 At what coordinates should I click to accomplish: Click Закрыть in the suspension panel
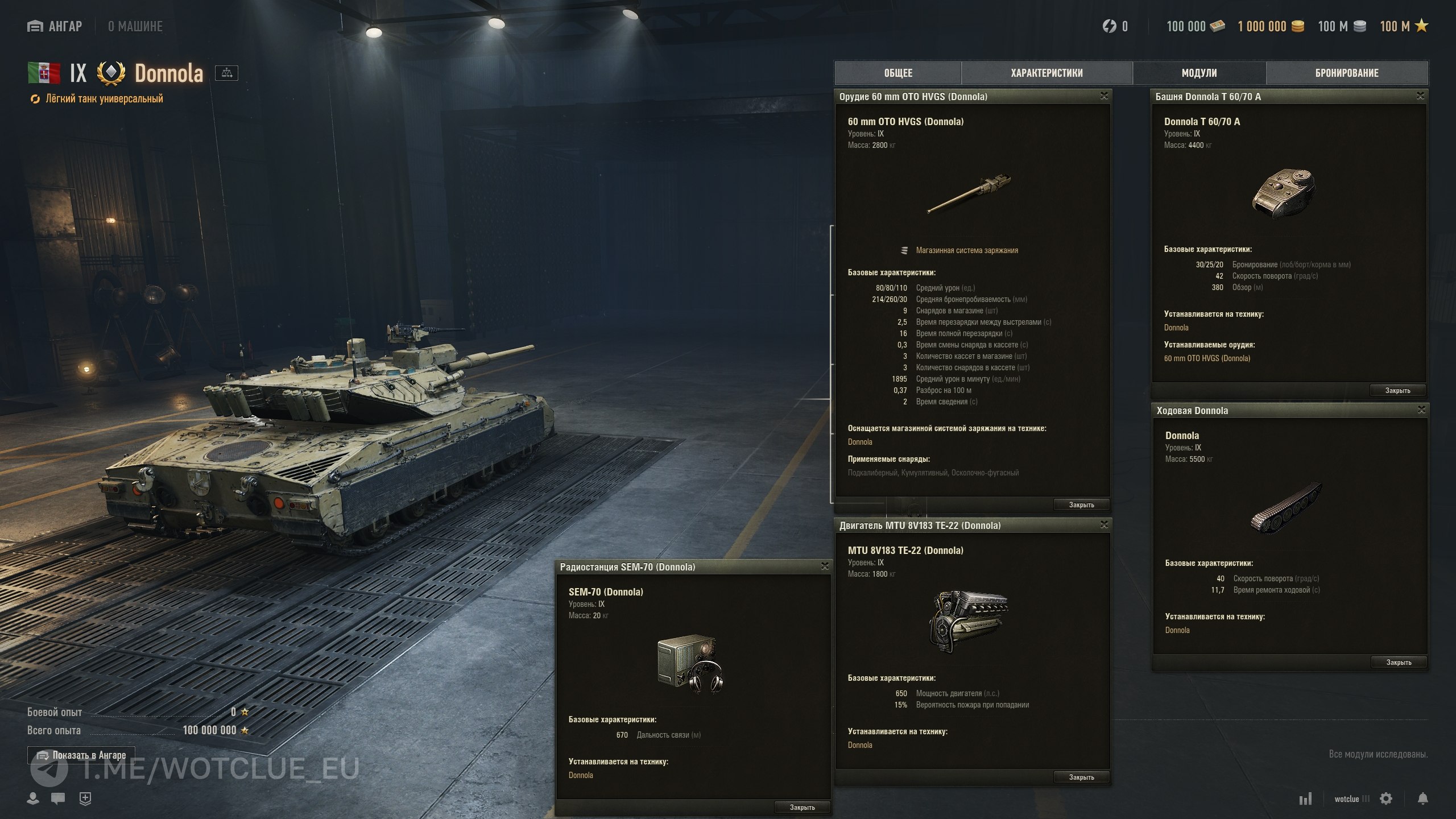1399,662
